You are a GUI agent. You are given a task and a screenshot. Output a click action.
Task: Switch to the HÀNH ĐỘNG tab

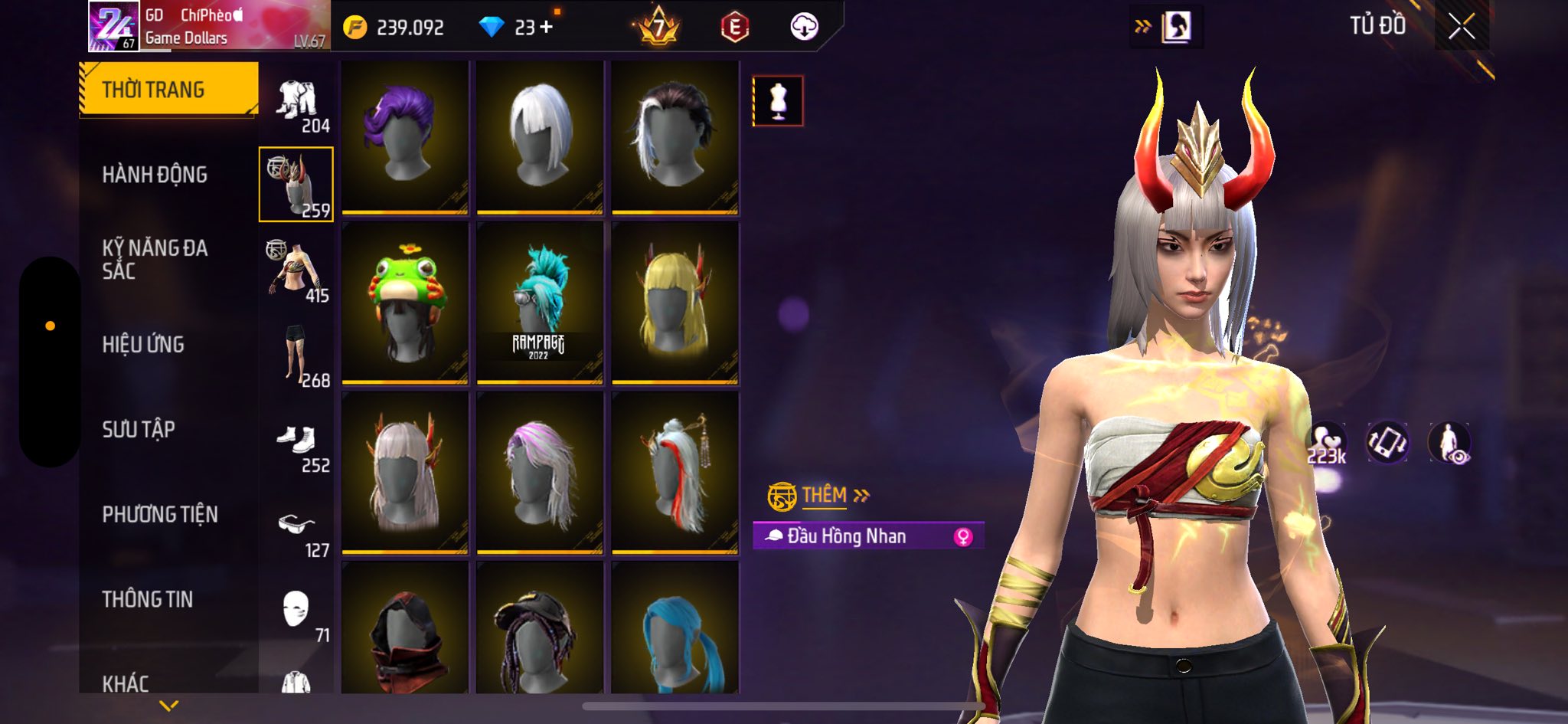point(155,175)
